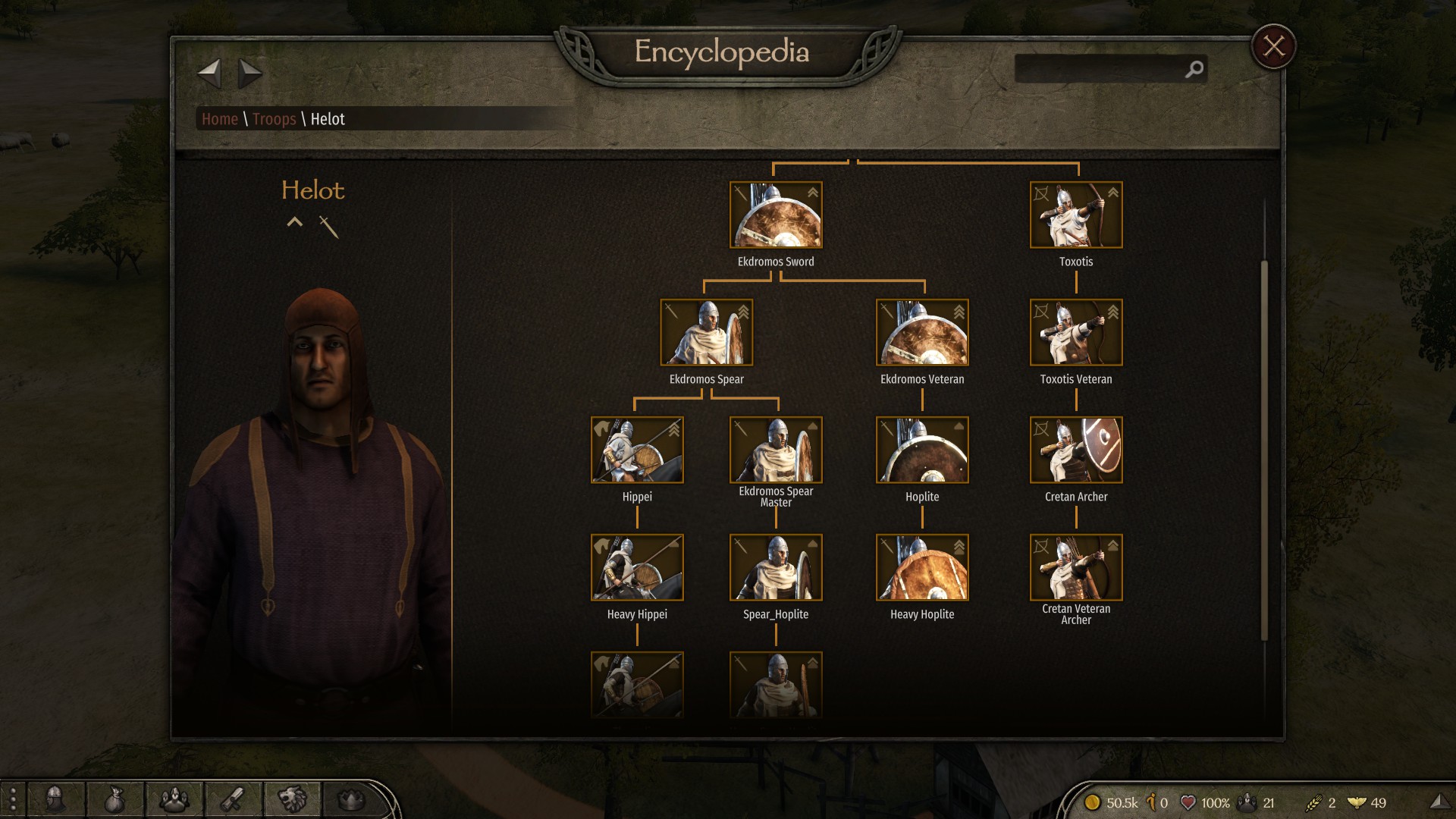View the Ekdromos Veteran troop
Viewport: 1456px width, 819px height.
click(x=922, y=333)
